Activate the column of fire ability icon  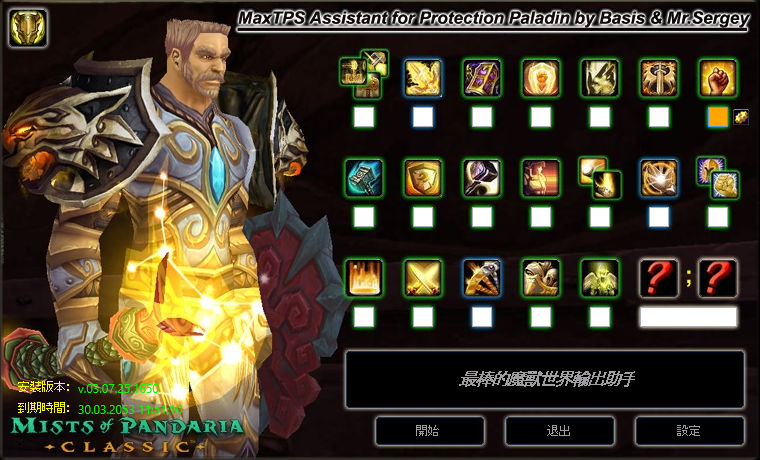point(363,277)
